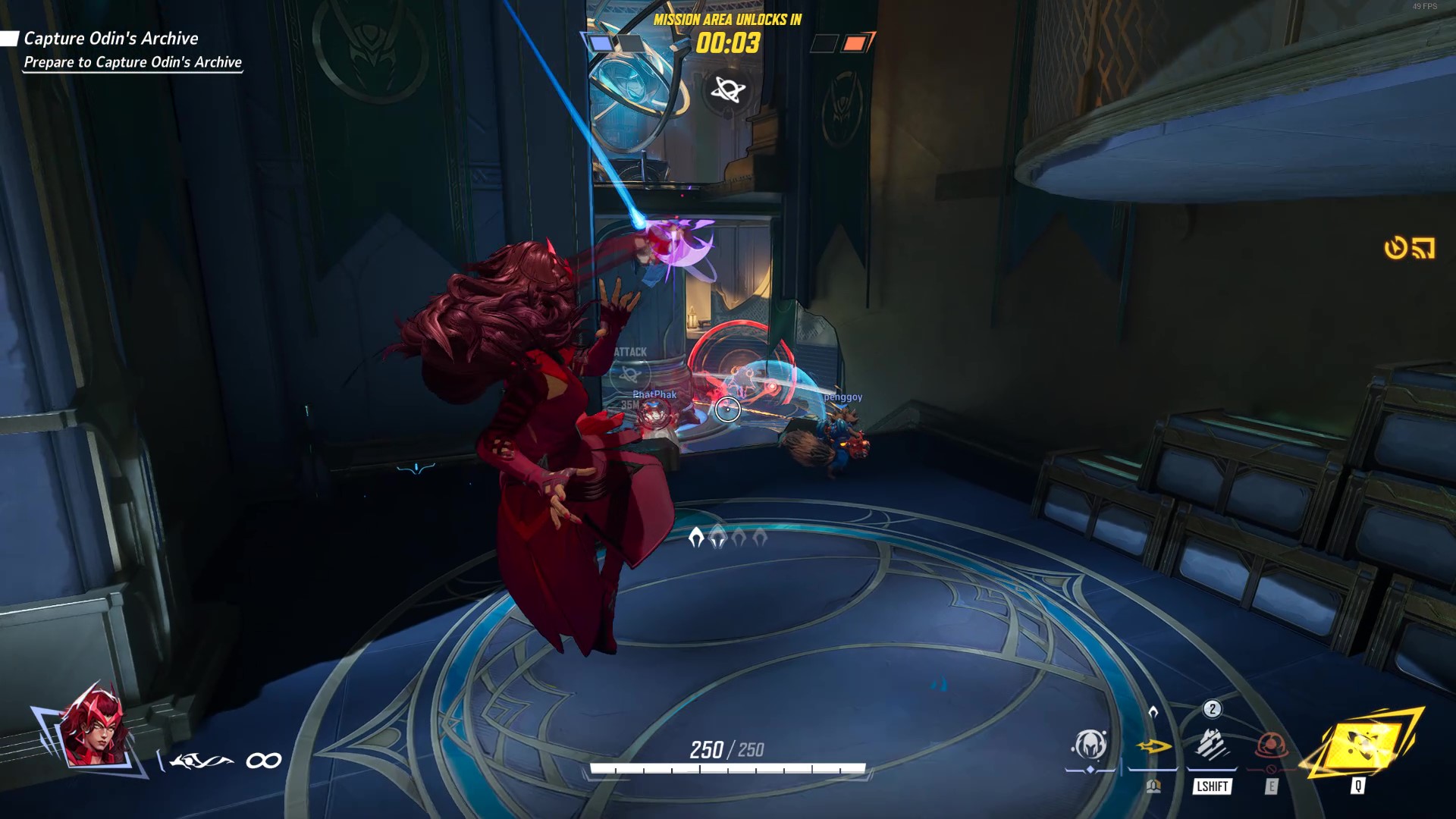Open the Capture Odin's Archive objective tracker
This screenshot has height=819, width=1456.
coord(111,39)
